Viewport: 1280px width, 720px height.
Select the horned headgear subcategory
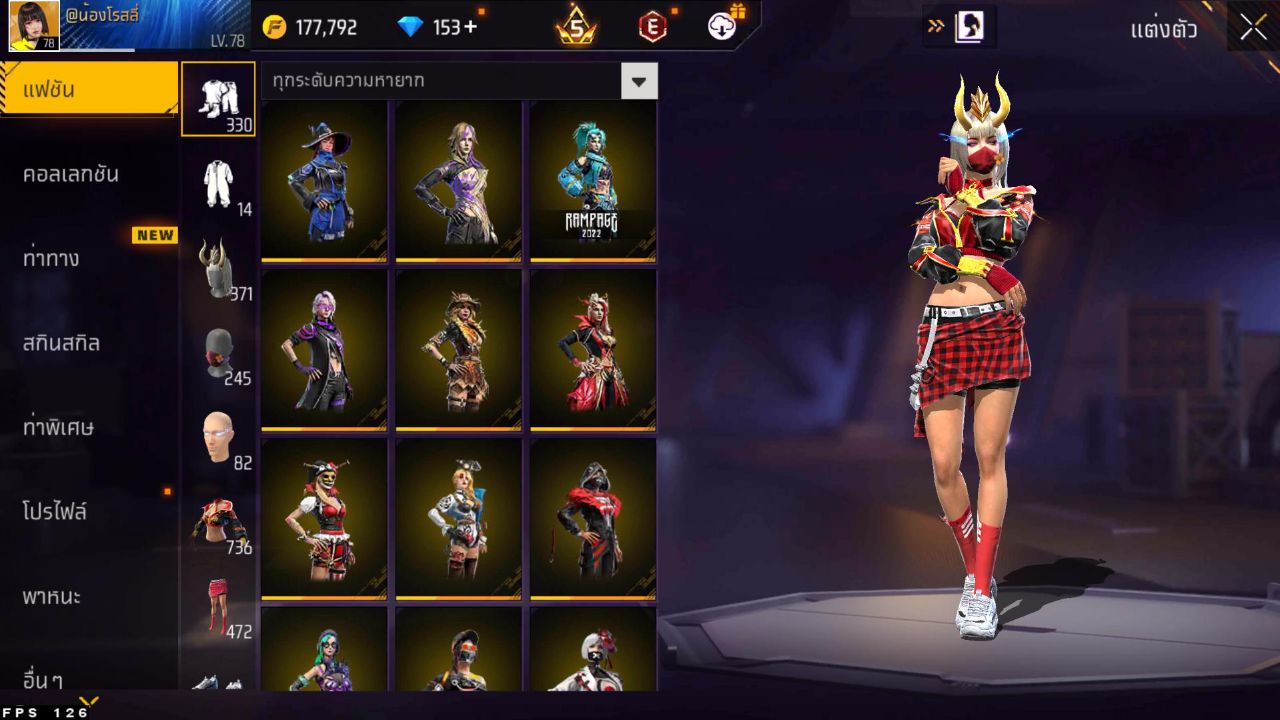[218, 268]
